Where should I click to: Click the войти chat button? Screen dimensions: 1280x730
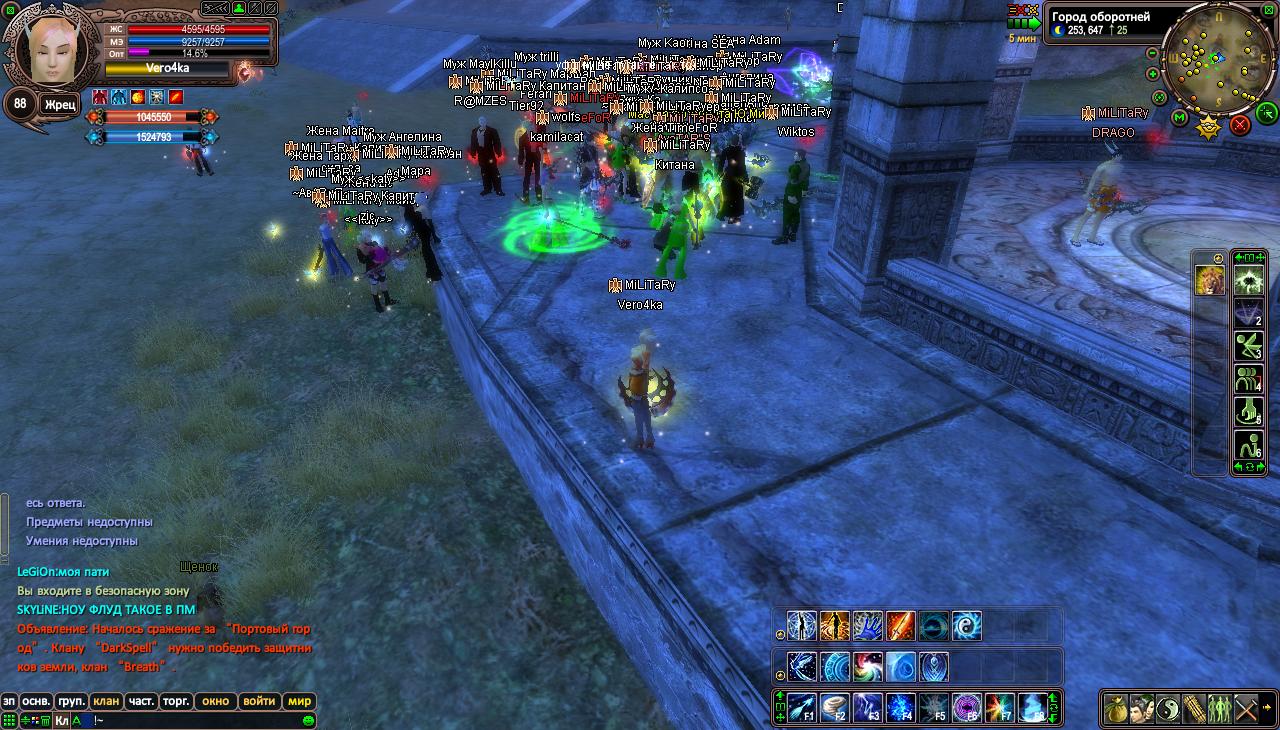(259, 701)
